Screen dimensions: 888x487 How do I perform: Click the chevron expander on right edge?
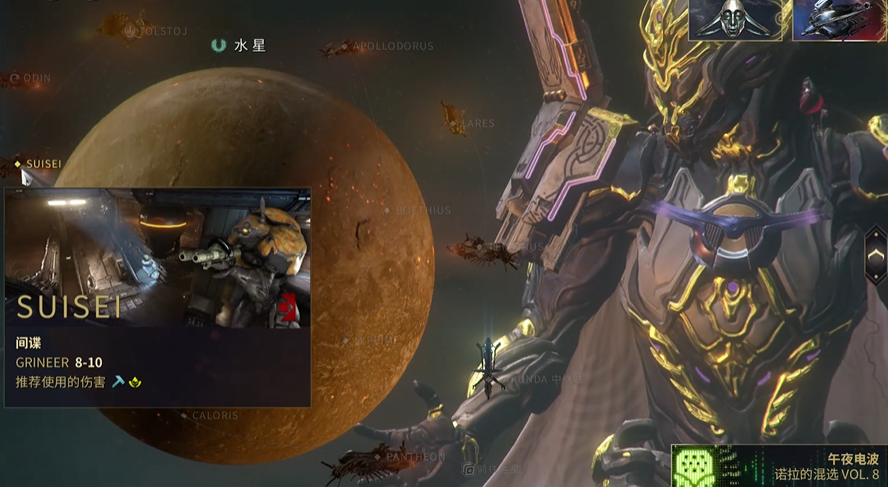875,256
